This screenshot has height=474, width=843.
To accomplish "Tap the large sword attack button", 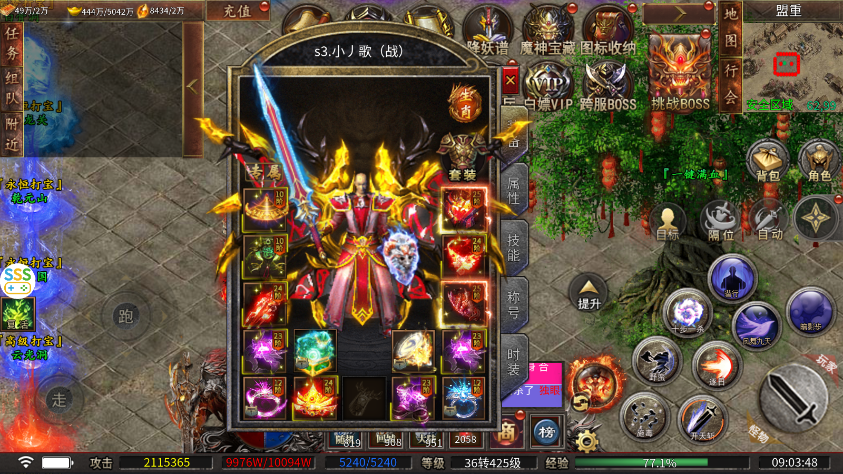I will point(793,393).
